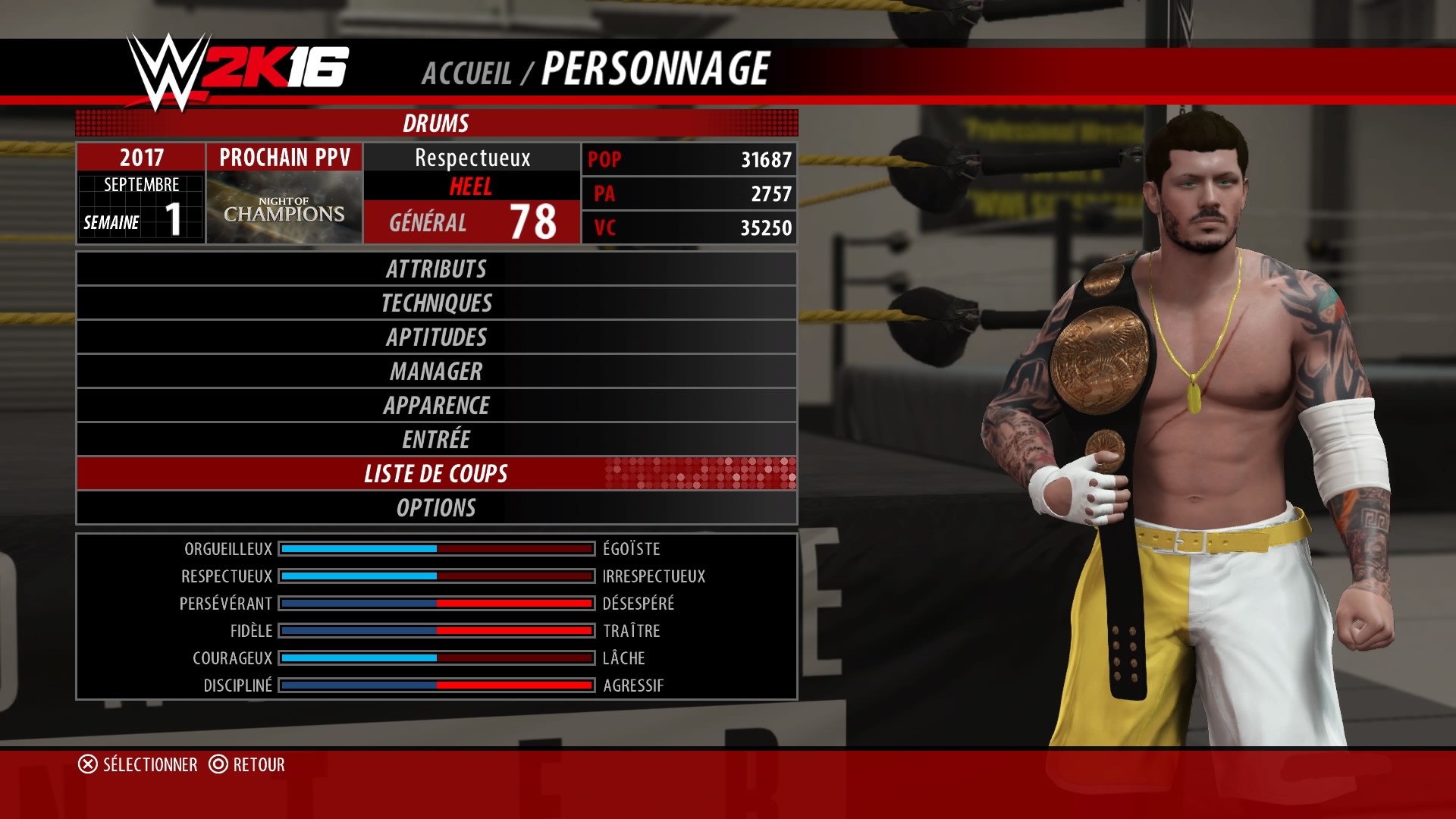The height and width of the screenshot is (819, 1456).
Task: Open the highlighted Liste de coups entry
Action: (x=436, y=474)
